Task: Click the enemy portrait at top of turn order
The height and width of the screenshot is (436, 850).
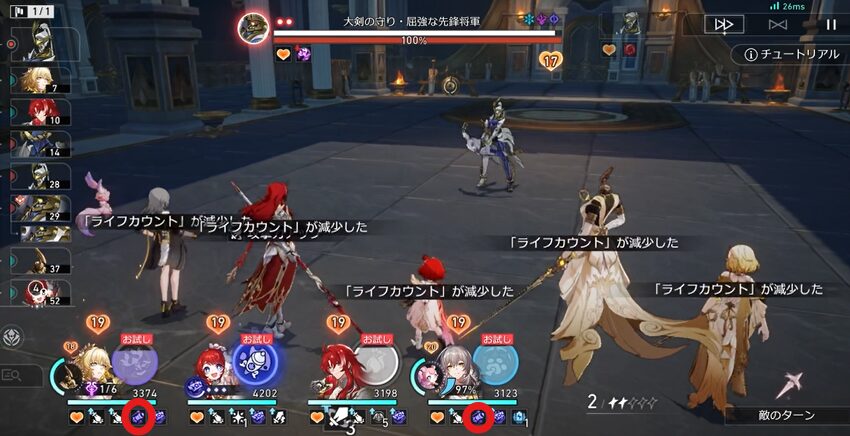Action: pos(36,41)
